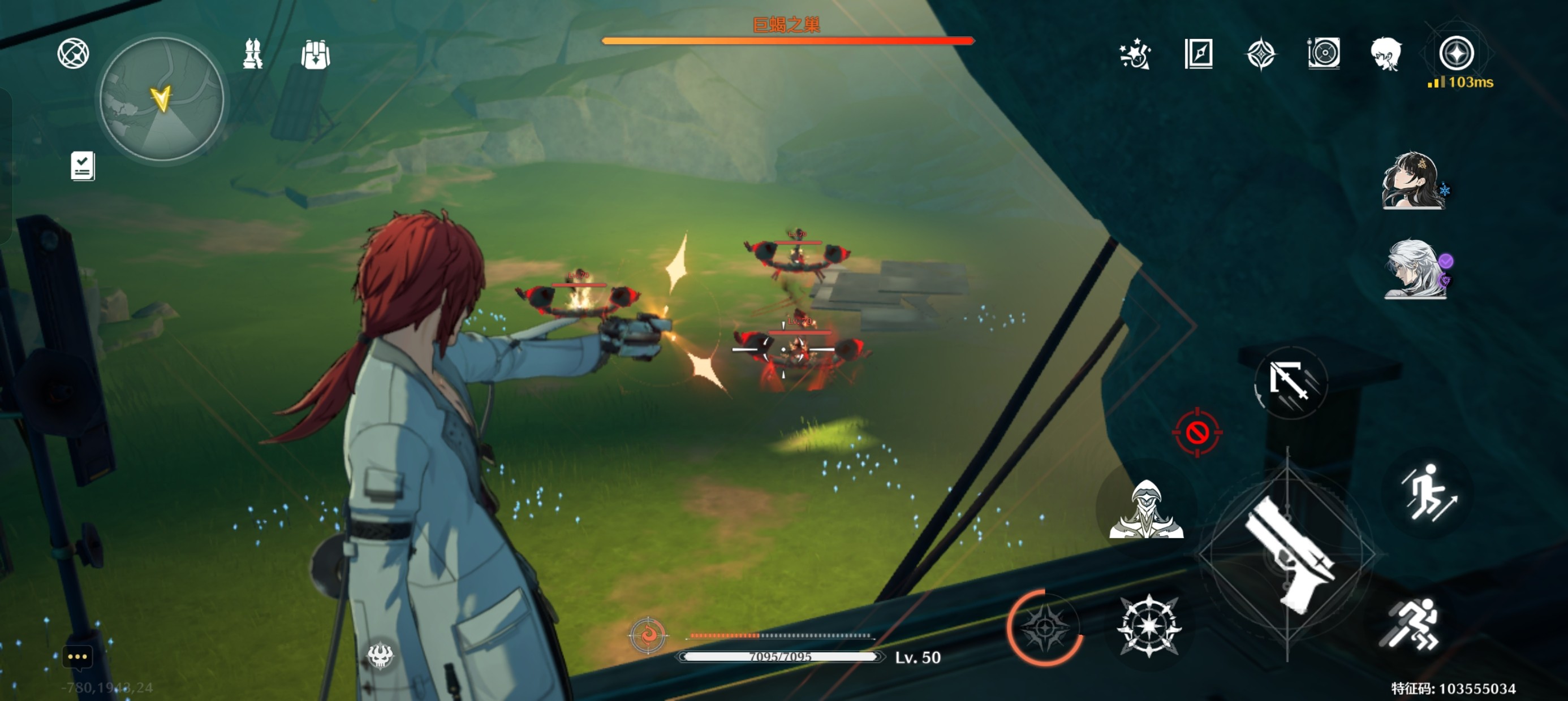
Task: Open the chat bubble with three dots
Action: pyautogui.click(x=77, y=656)
